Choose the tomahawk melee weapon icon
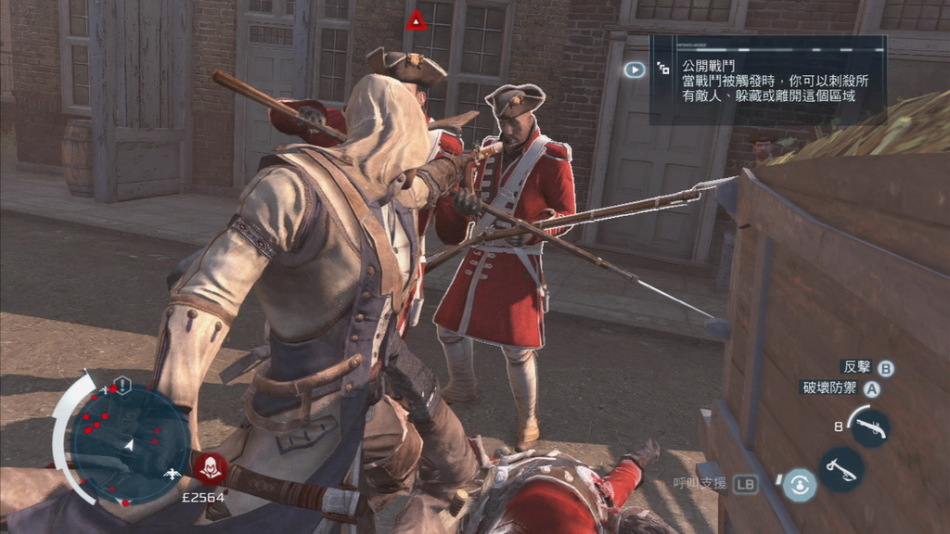 pos(842,468)
